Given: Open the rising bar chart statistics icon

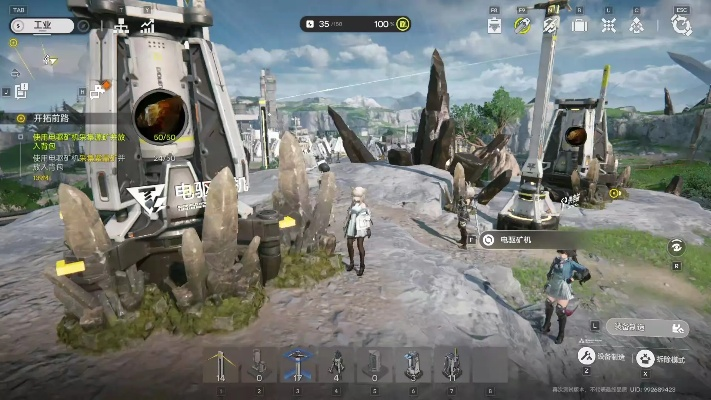Looking at the screenshot, I should coord(147,27).
